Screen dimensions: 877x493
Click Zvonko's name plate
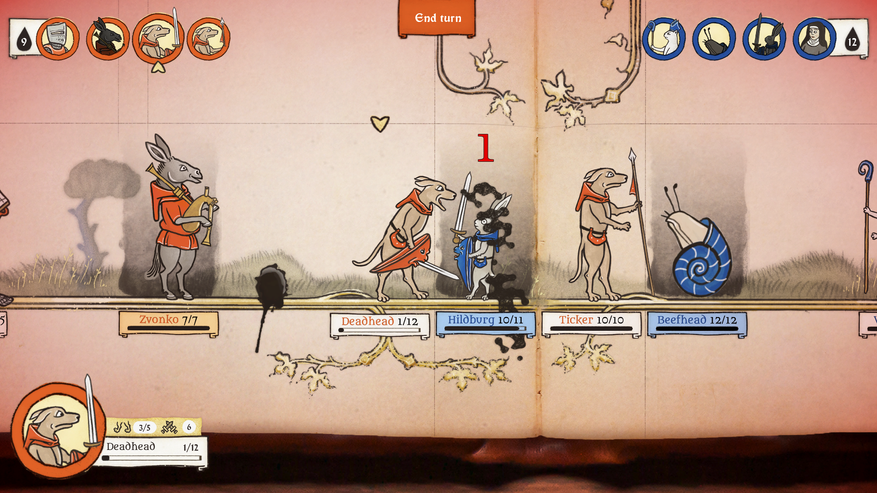168,322
